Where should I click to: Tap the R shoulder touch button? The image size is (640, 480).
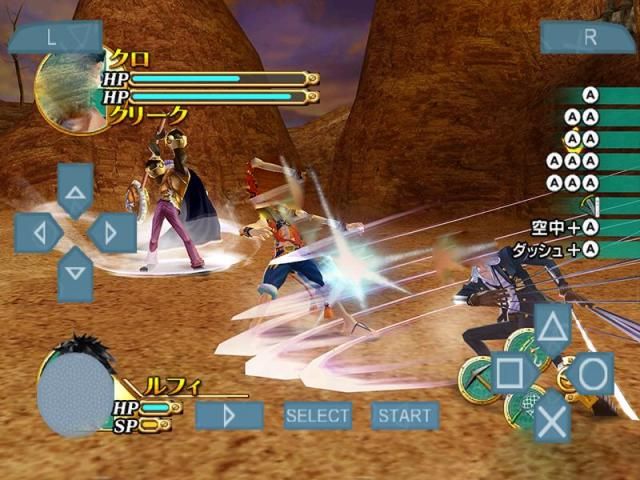tap(588, 37)
